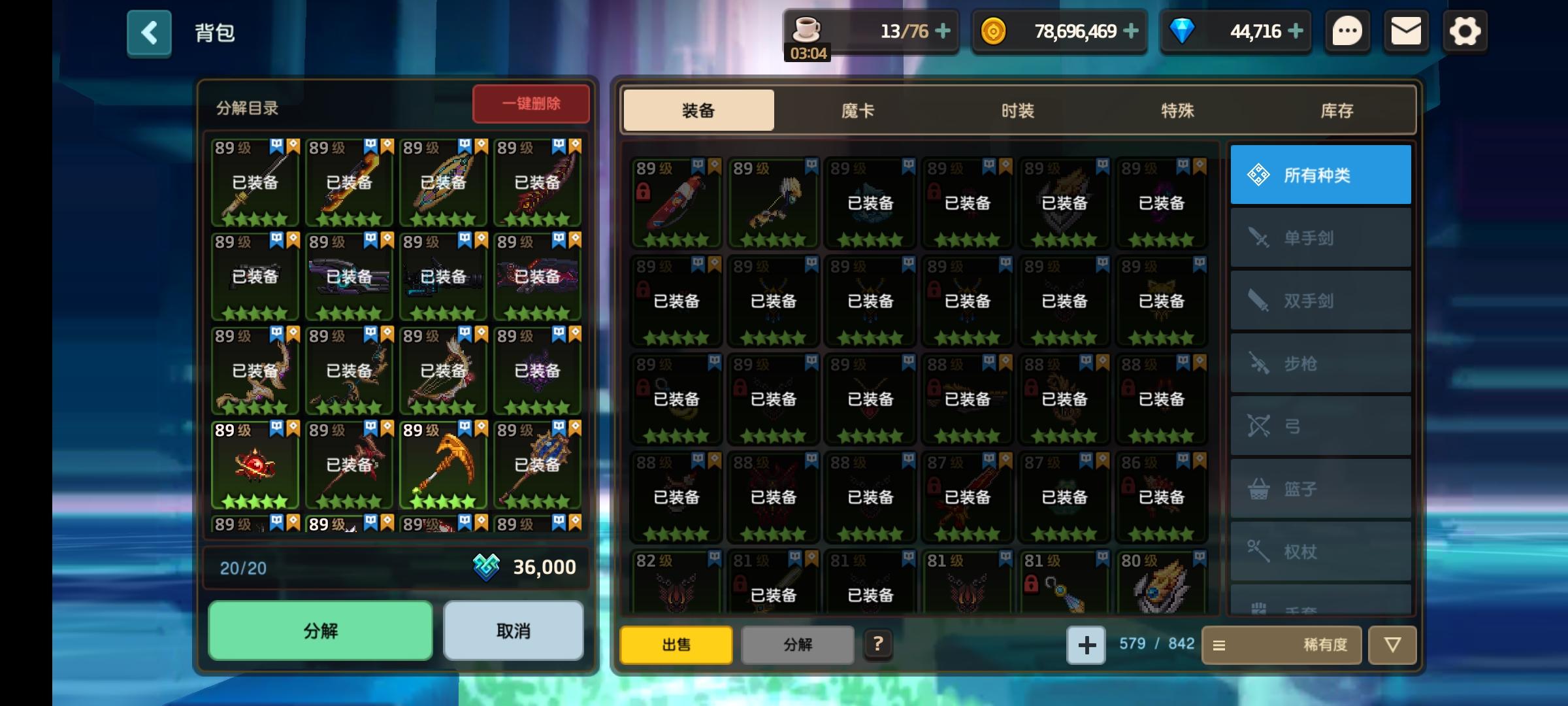Image resolution: width=1568 pixels, height=706 pixels.
Task: Switch to the 库存 tab
Action: [1337, 110]
